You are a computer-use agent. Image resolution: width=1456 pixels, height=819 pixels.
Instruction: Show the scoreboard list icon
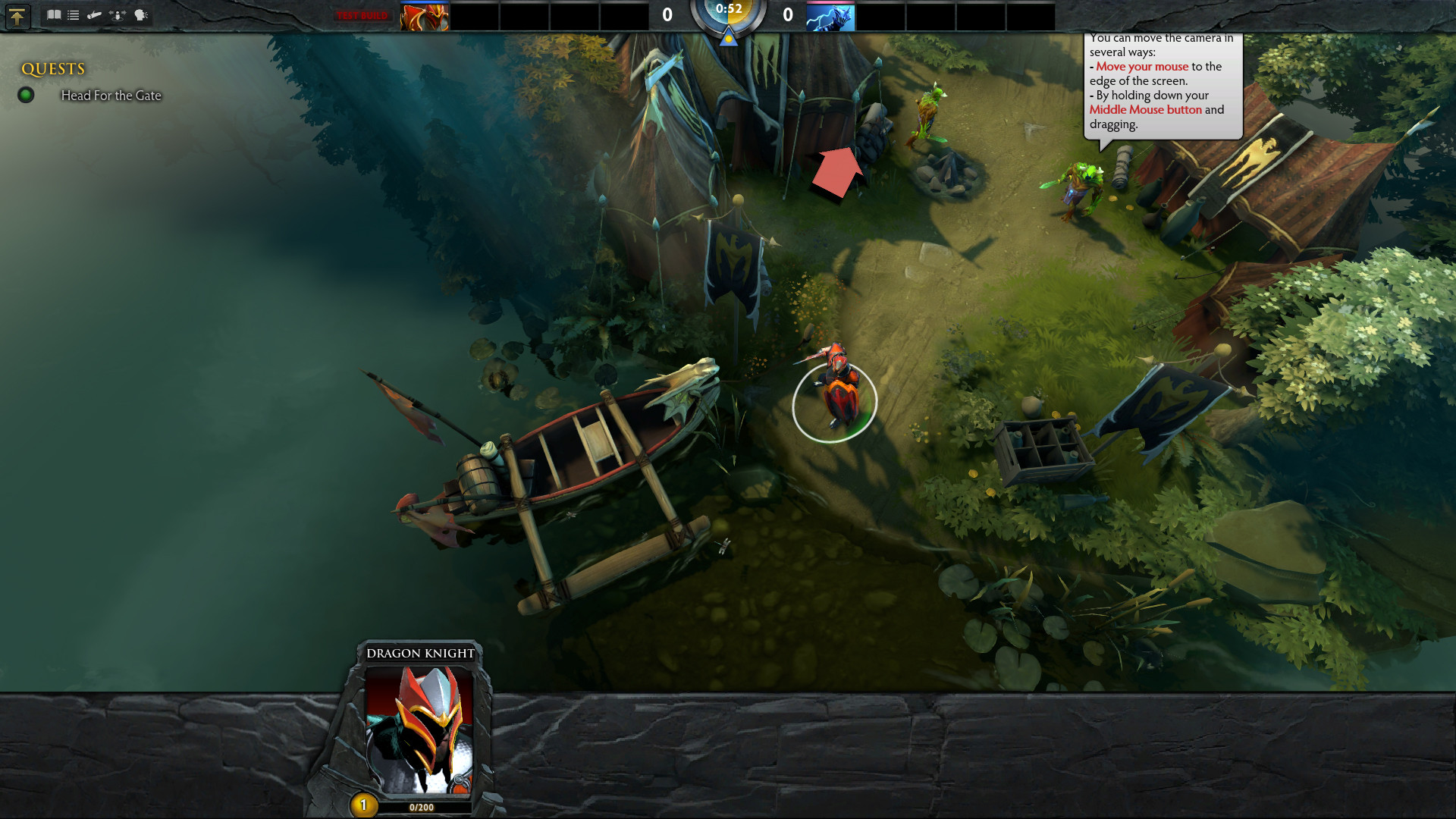point(74,14)
